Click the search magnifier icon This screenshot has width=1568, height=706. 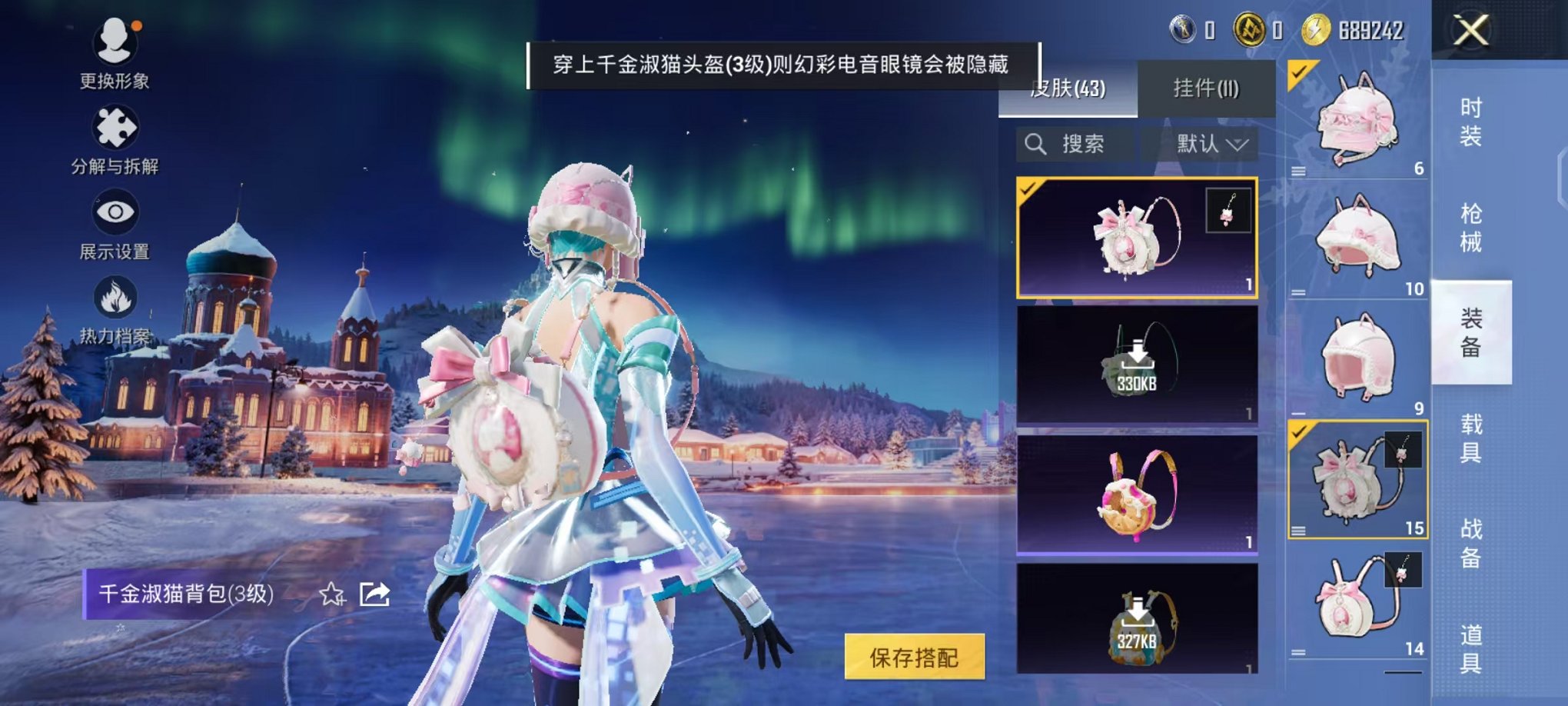click(x=1035, y=143)
